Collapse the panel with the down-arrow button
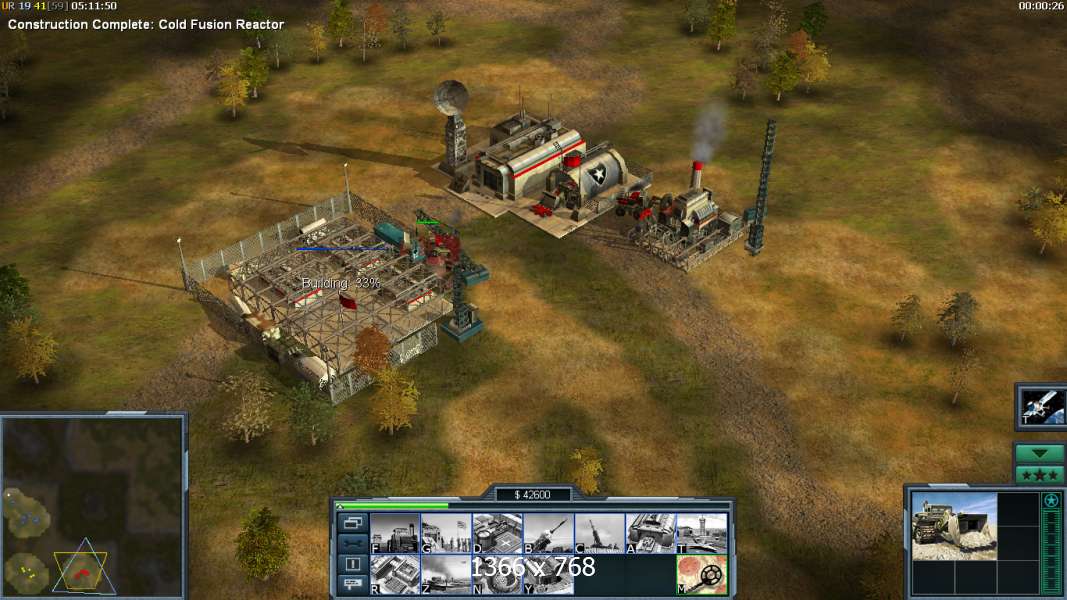Image resolution: width=1067 pixels, height=600 pixels. coord(1040,453)
